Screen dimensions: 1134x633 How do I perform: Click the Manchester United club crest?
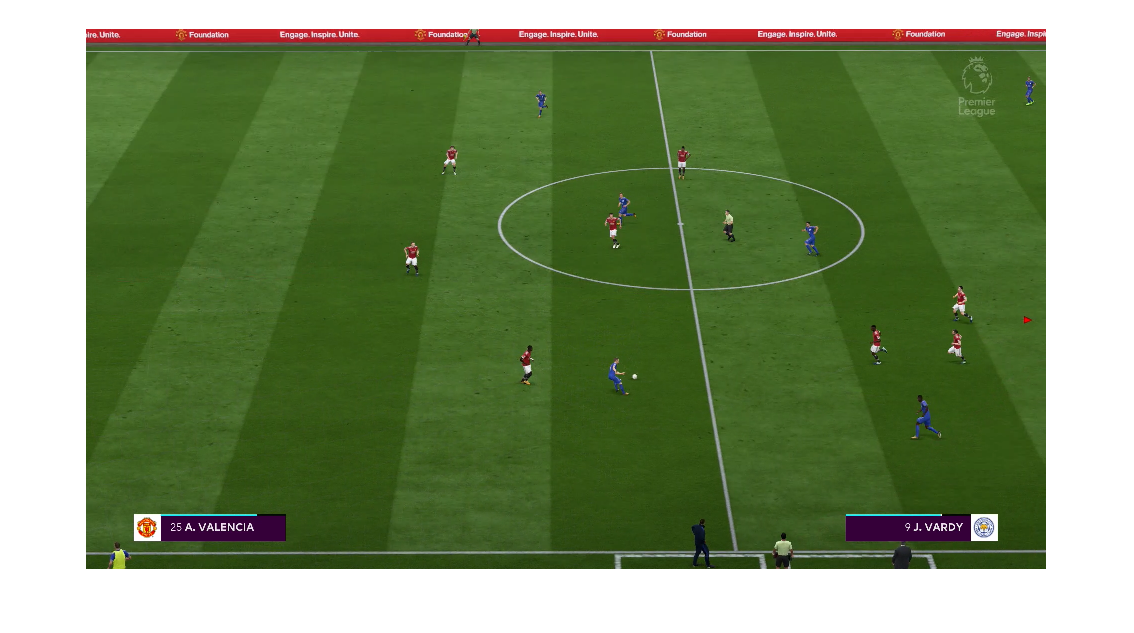pos(147,527)
